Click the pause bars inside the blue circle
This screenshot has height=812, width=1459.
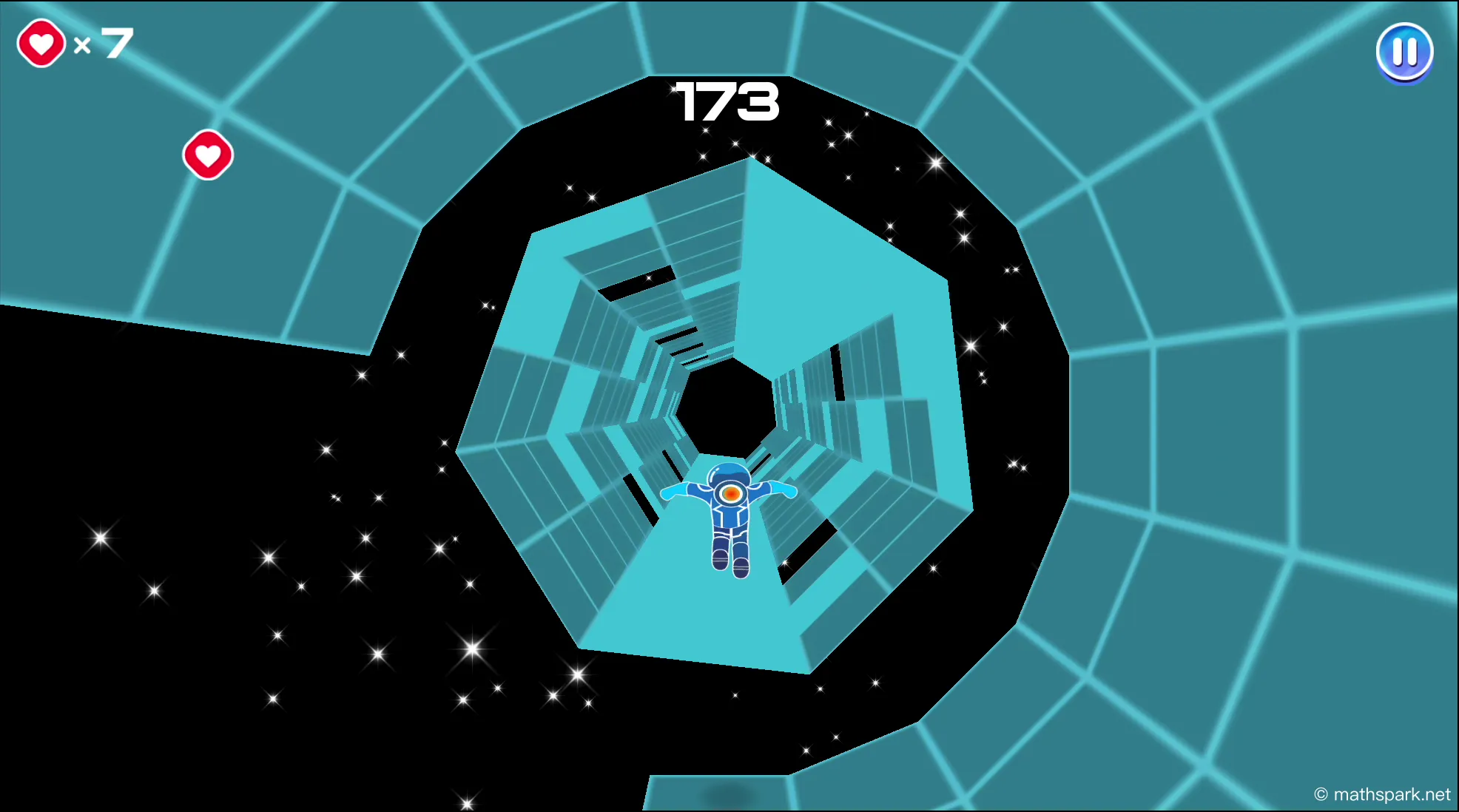coord(1404,52)
